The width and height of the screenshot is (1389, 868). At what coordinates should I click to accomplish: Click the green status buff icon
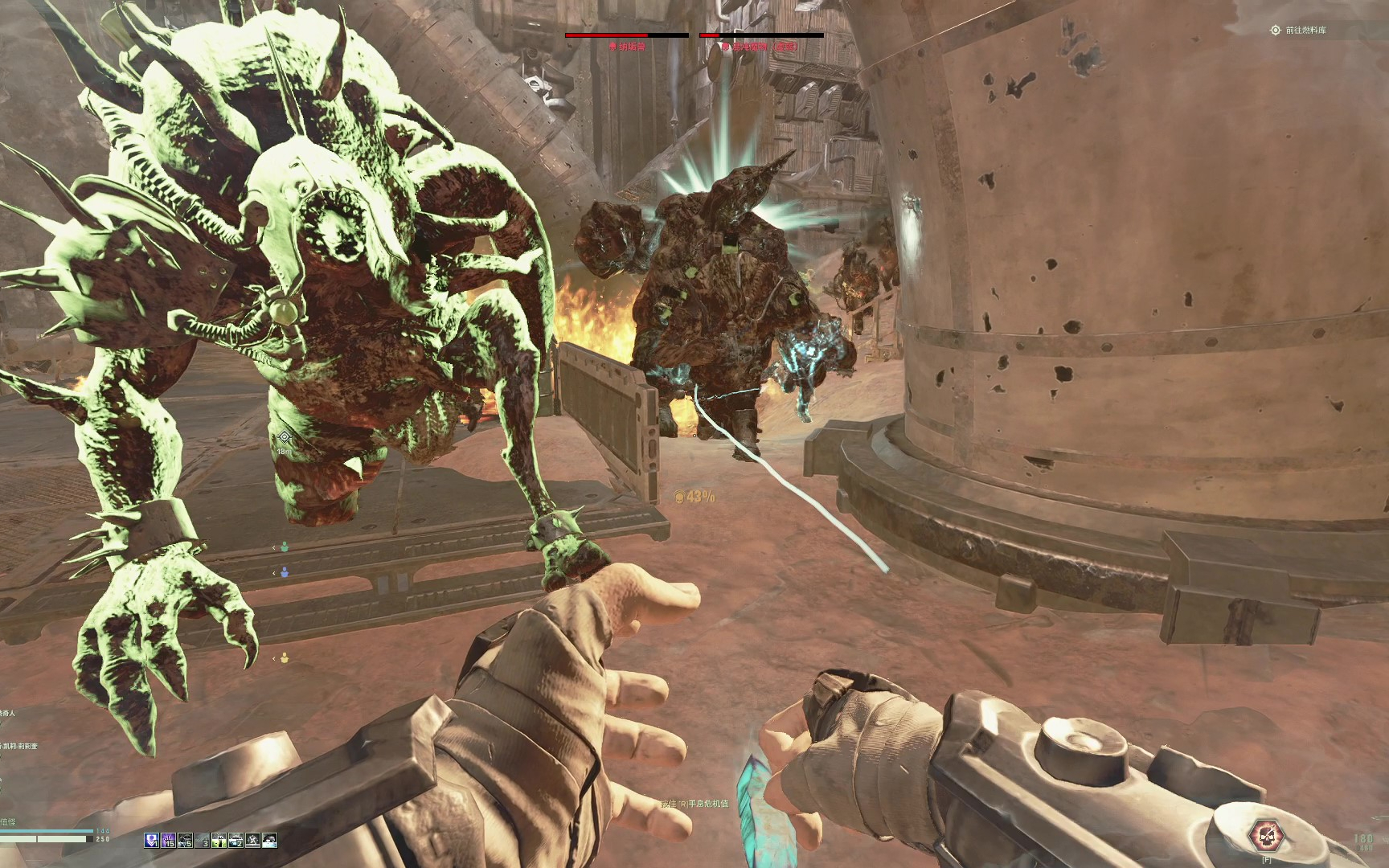(219, 841)
